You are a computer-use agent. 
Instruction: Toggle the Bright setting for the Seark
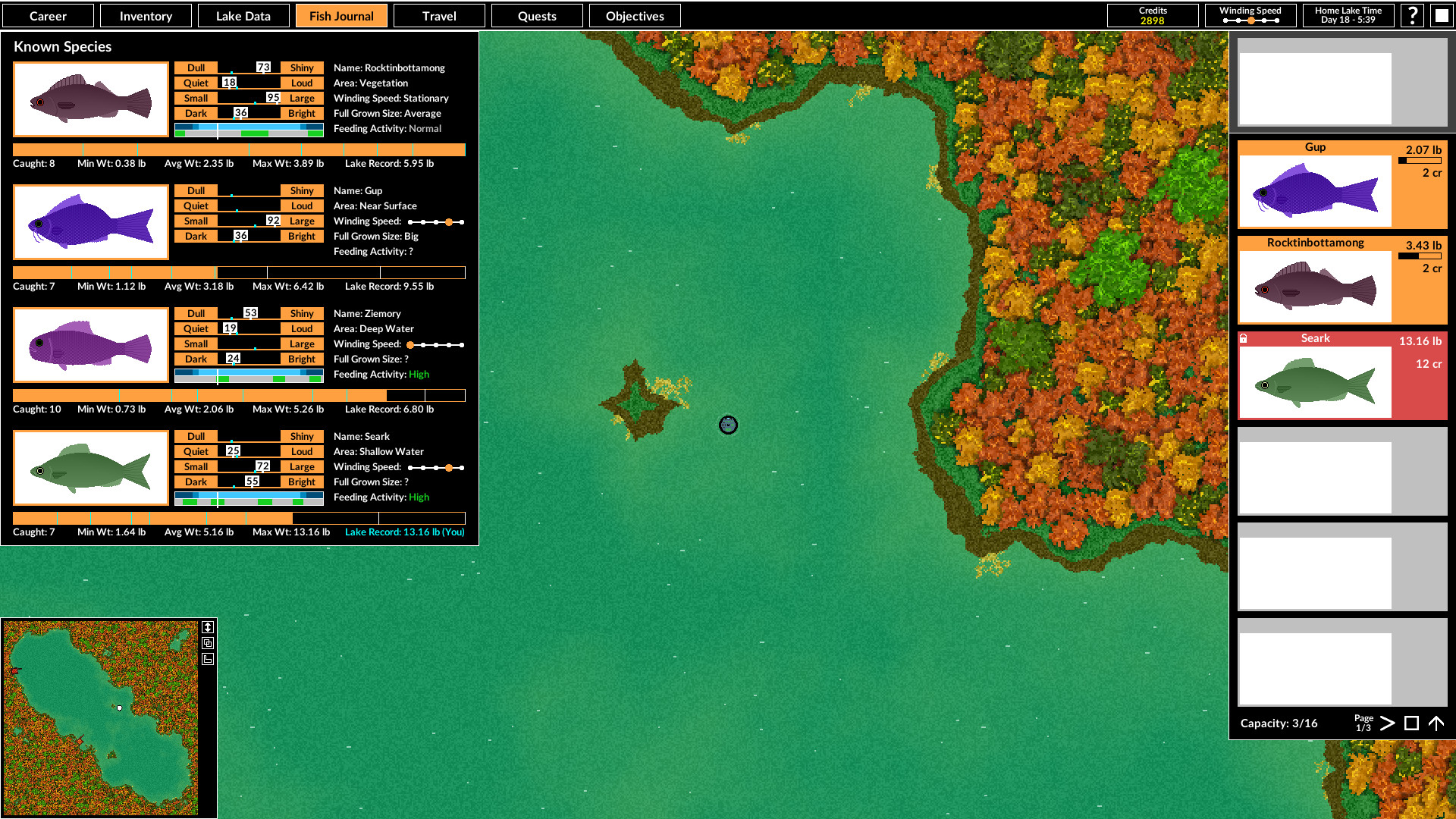coord(301,482)
